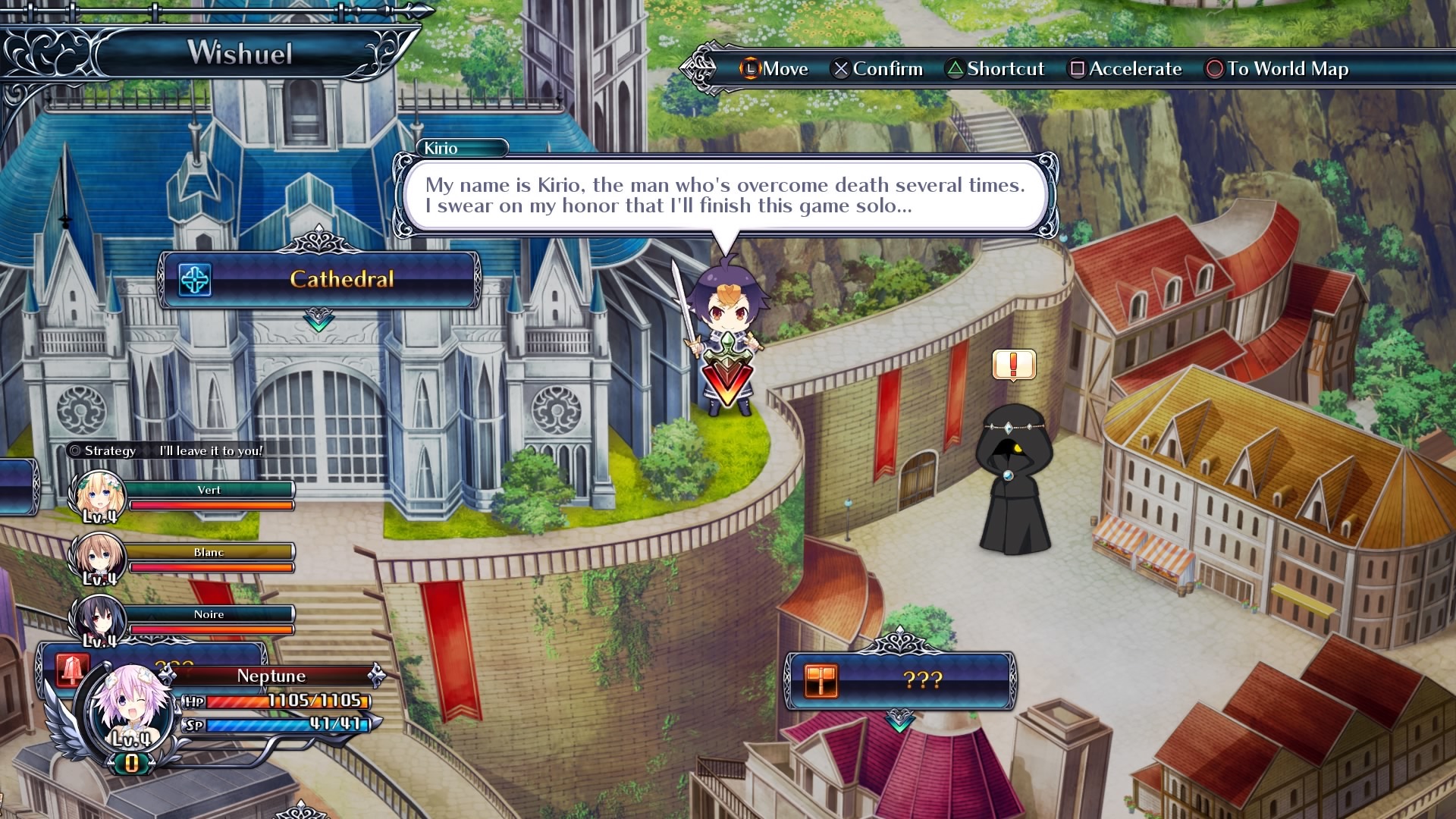Change the Strategy setting
Viewport: 1456px width, 819px height.
coord(165,450)
